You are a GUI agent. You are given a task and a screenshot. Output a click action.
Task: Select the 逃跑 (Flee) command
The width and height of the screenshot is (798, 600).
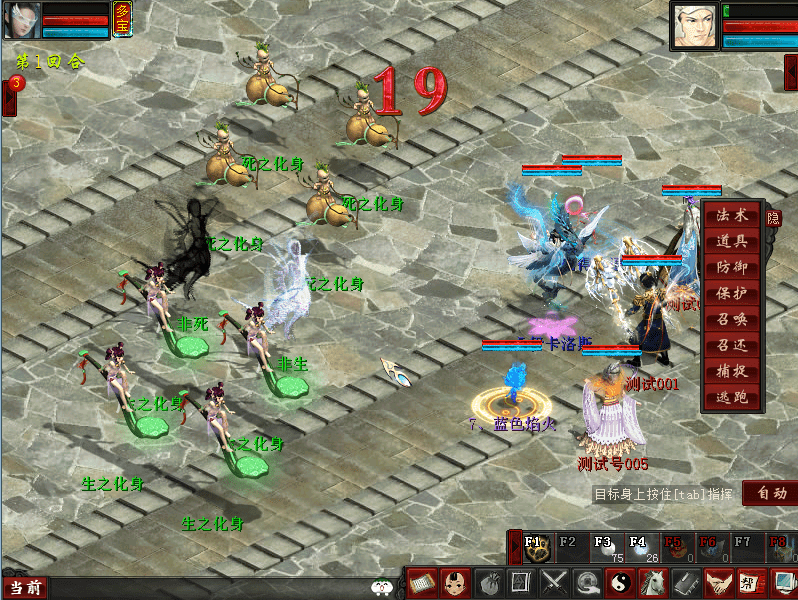tap(731, 397)
